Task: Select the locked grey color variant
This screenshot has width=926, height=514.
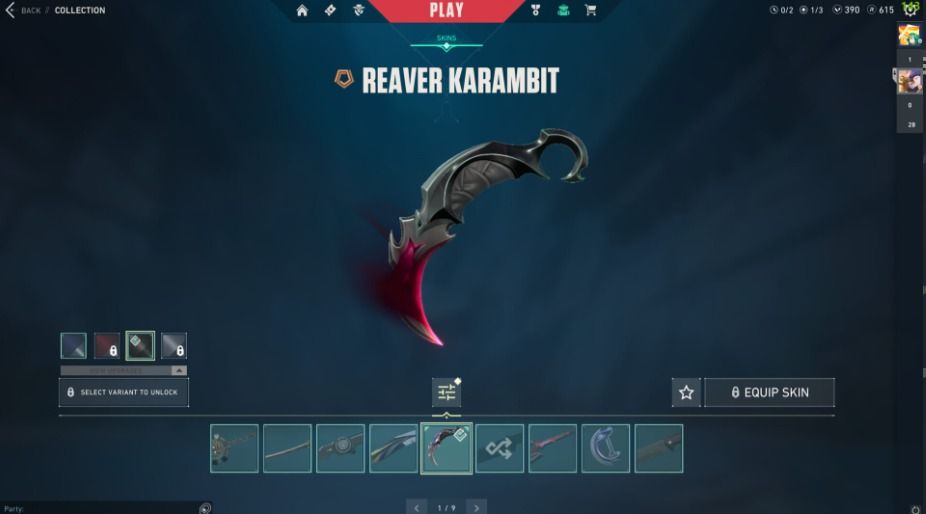Action: [174, 346]
